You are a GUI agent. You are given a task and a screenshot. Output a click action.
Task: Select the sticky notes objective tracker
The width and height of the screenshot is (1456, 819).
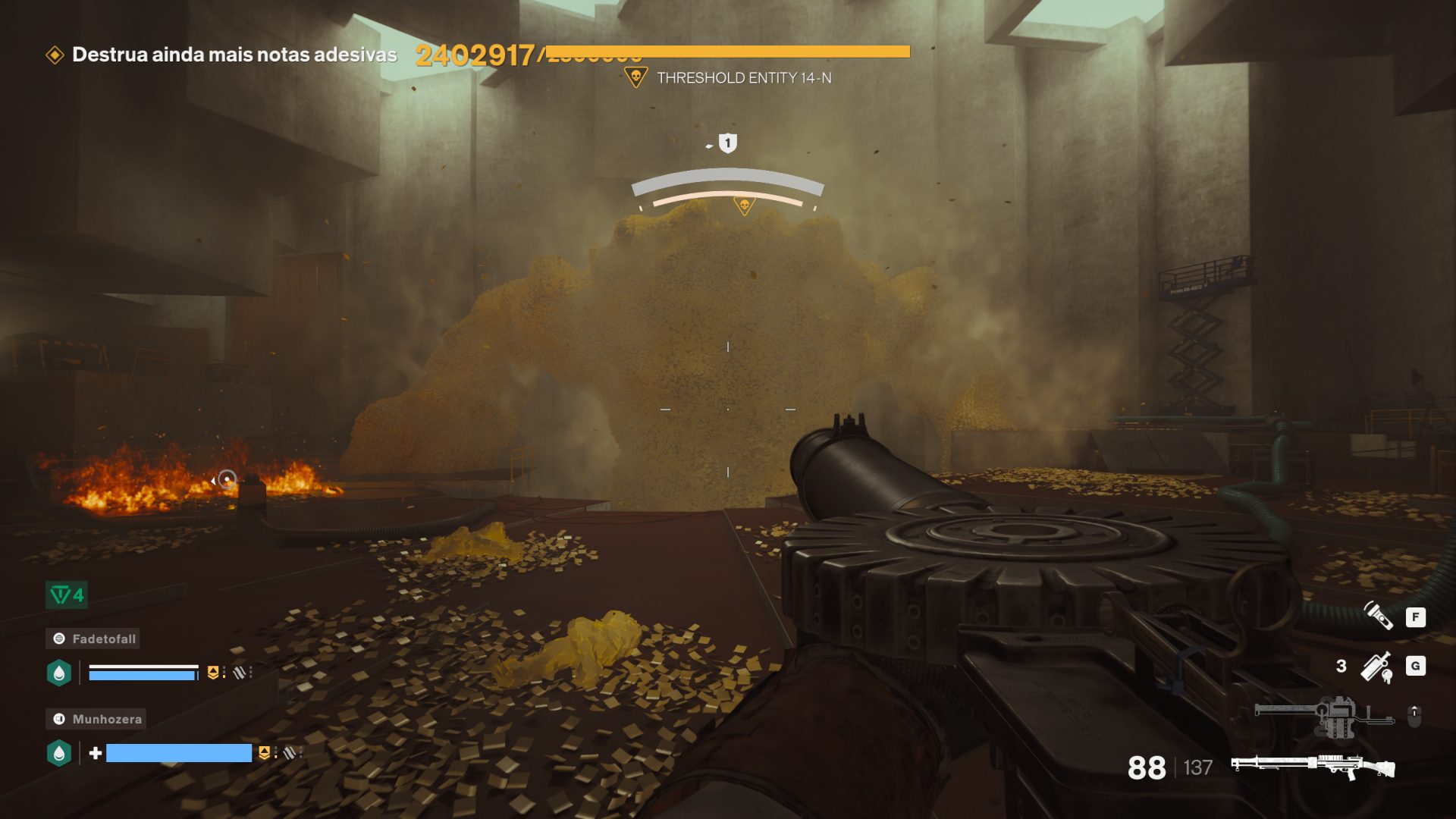point(234,55)
